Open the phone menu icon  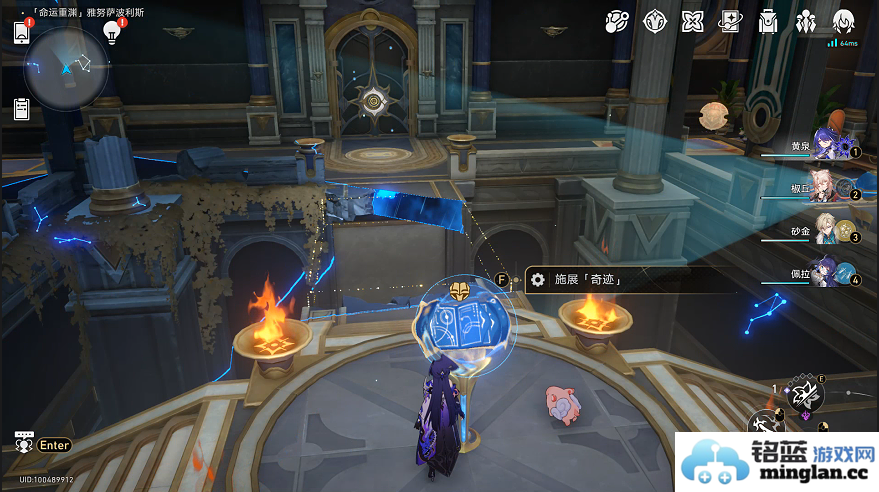tap(22, 32)
